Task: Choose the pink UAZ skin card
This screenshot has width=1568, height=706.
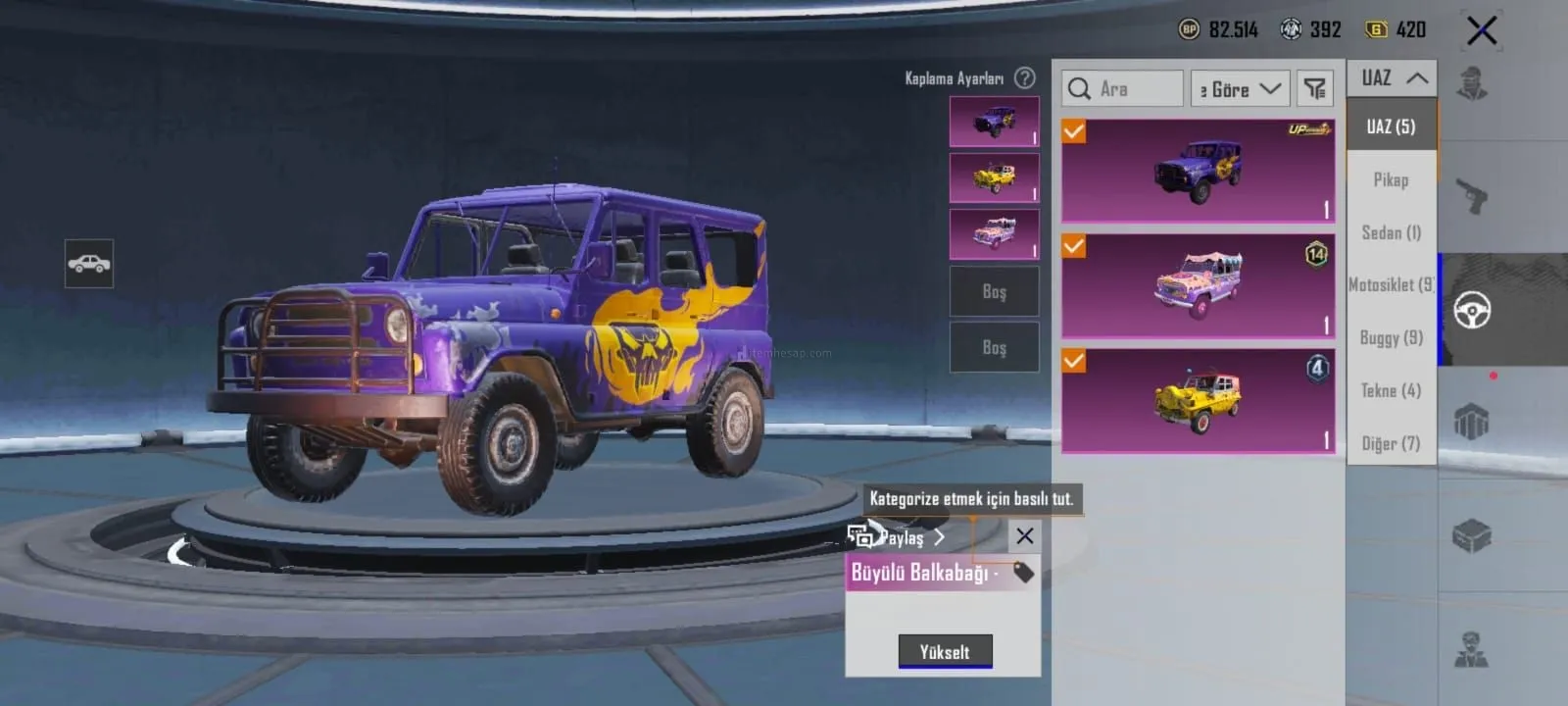Action: [x=1199, y=286]
